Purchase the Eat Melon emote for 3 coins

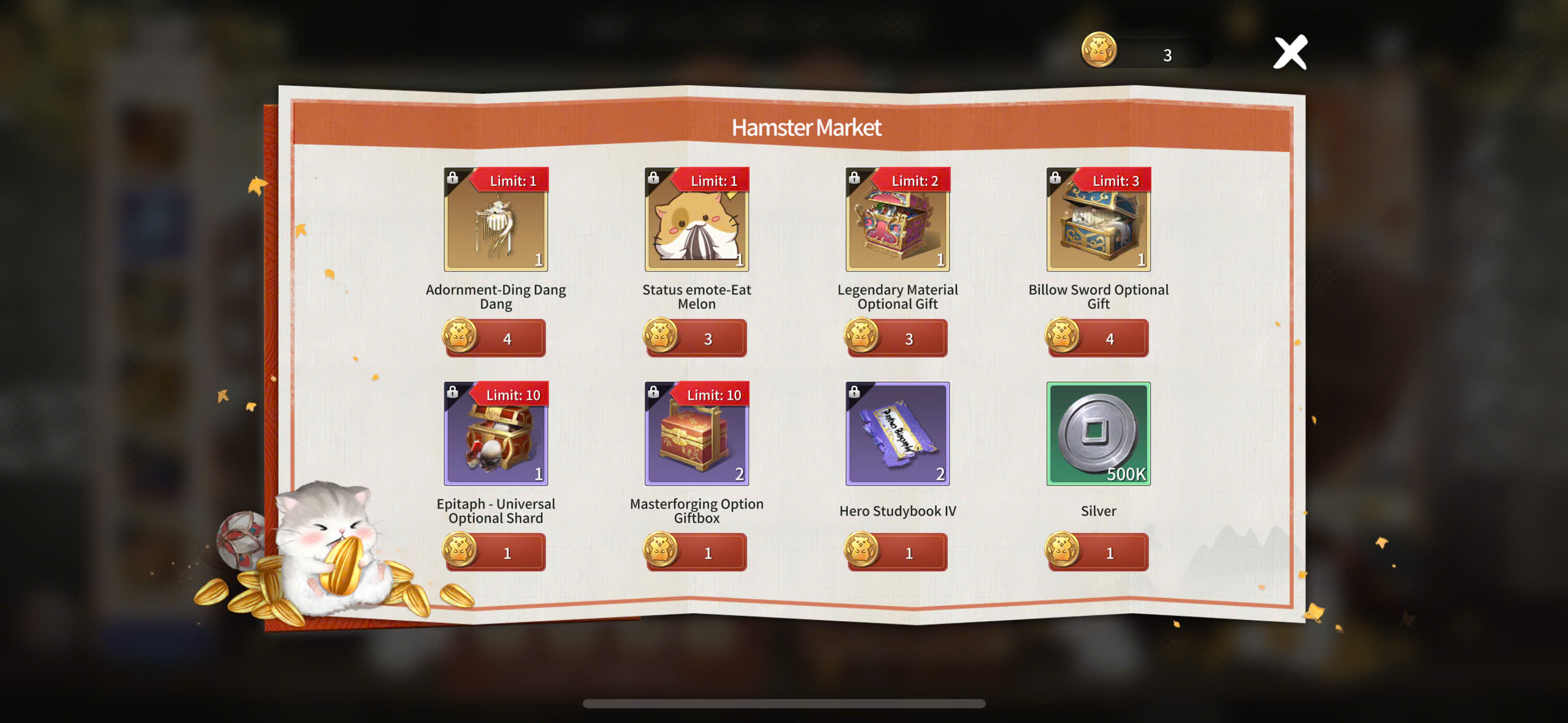pyautogui.click(x=696, y=339)
